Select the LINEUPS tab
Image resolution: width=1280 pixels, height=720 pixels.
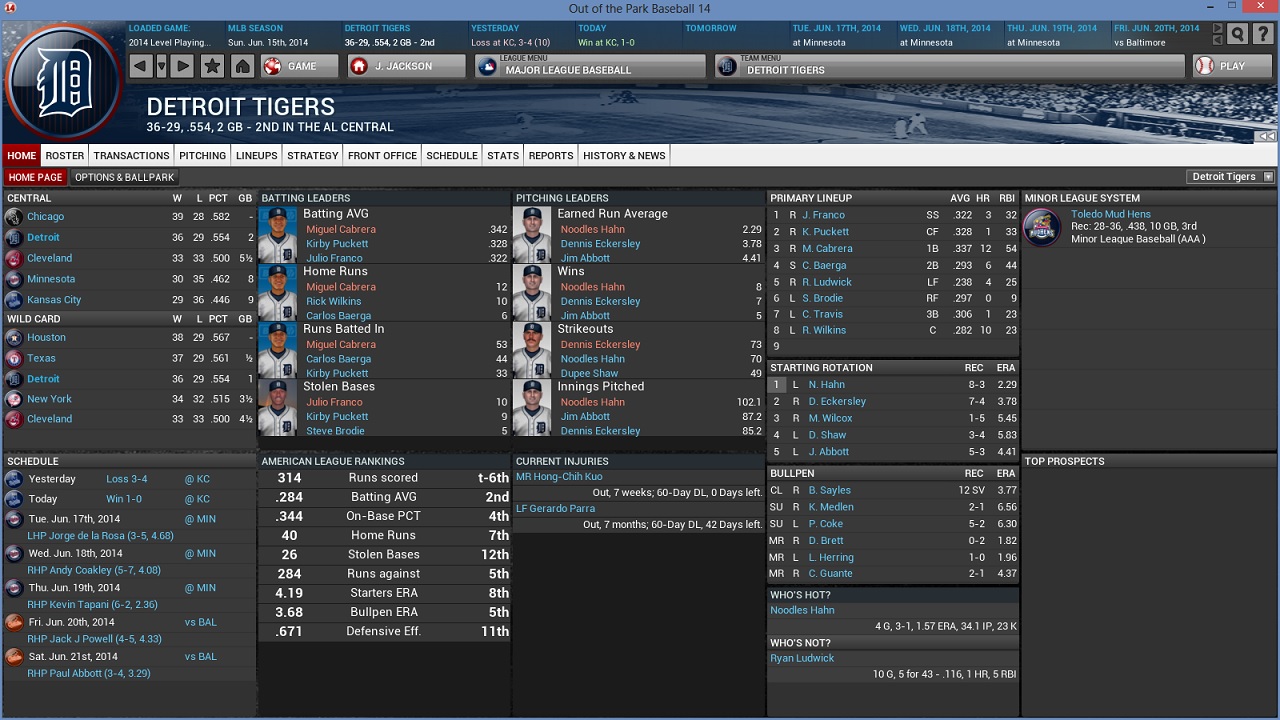click(257, 155)
